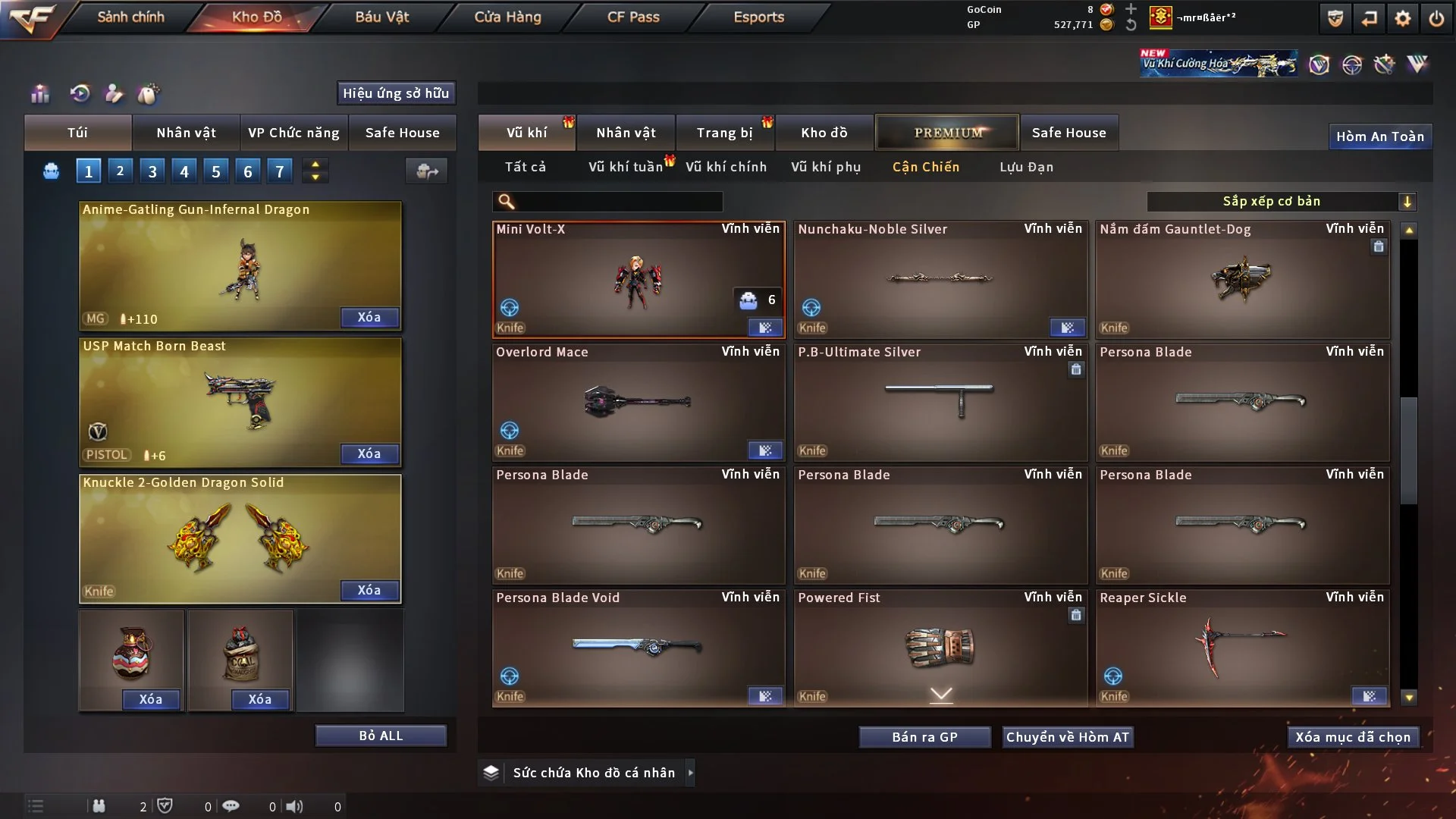
Task: Open the Hòm An Toàn safe box
Action: pyautogui.click(x=1379, y=136)
